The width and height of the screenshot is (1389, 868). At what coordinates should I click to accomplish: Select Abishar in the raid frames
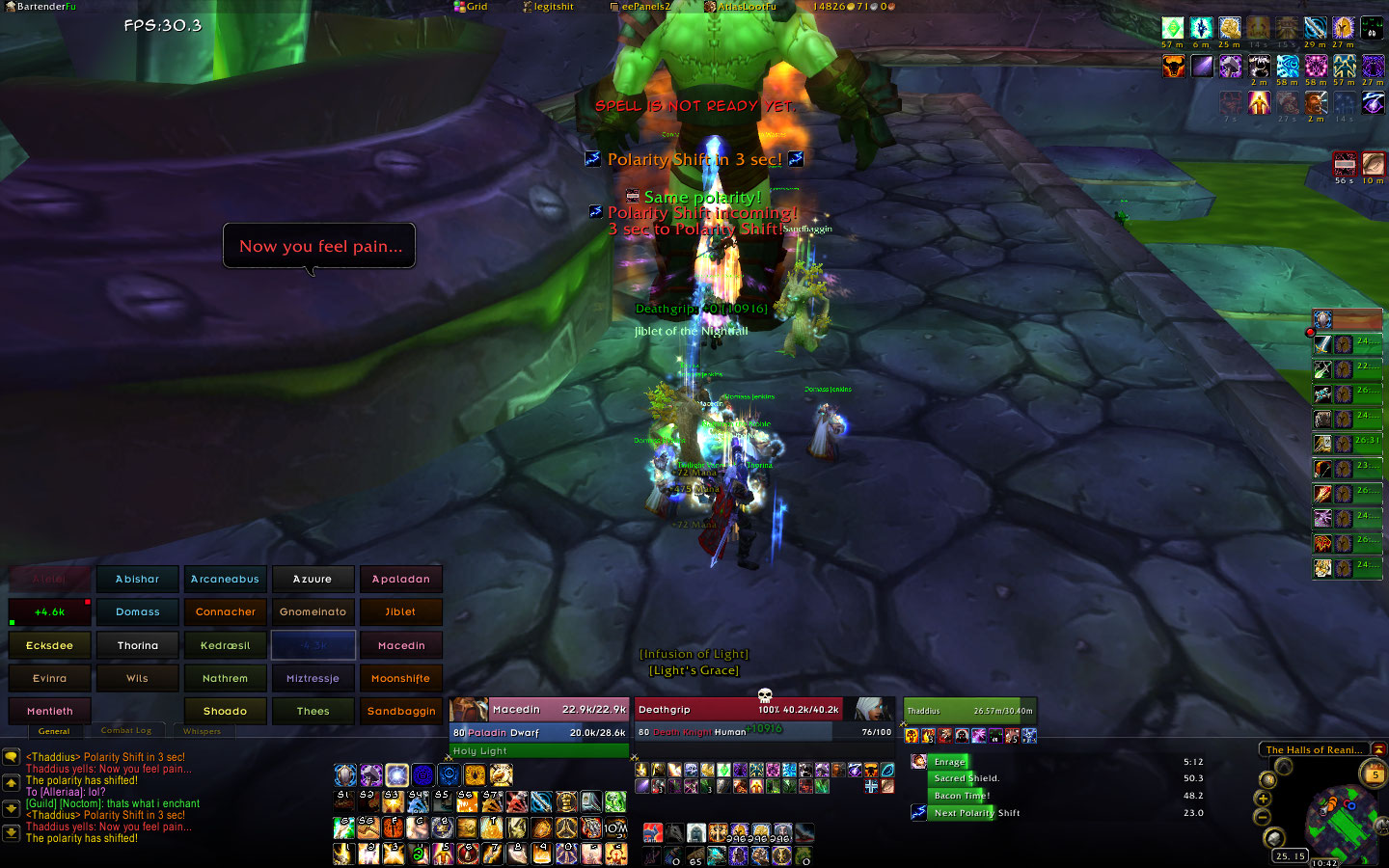[138, 579]
